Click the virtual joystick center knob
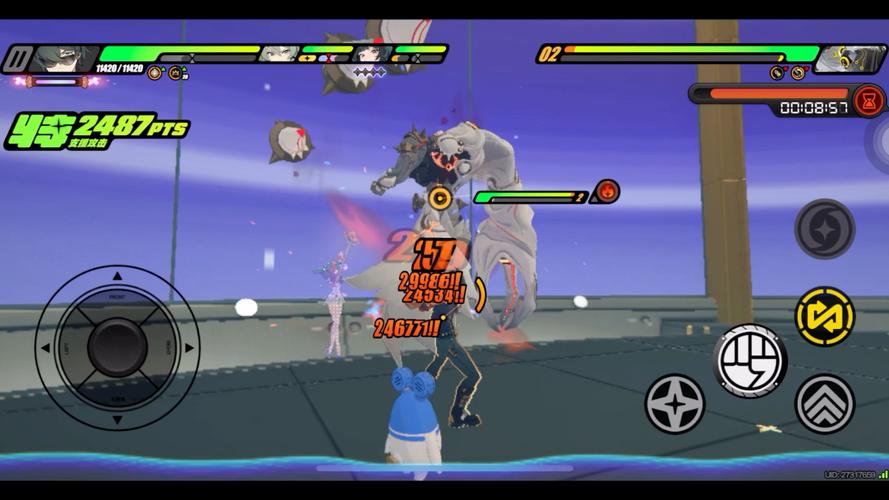 (x=117, y=347)
